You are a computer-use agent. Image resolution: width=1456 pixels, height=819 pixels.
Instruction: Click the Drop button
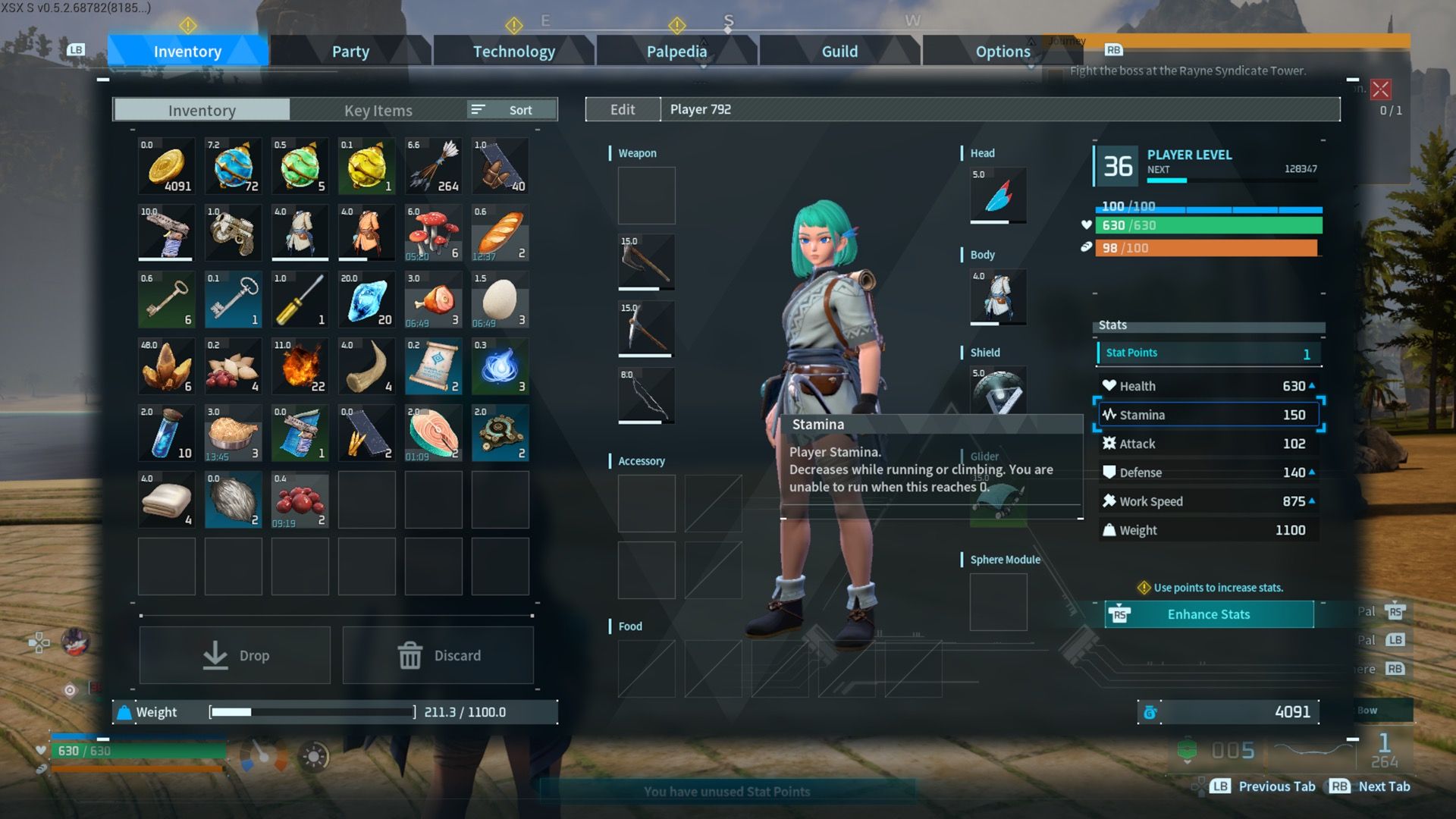tap(234, 654)
